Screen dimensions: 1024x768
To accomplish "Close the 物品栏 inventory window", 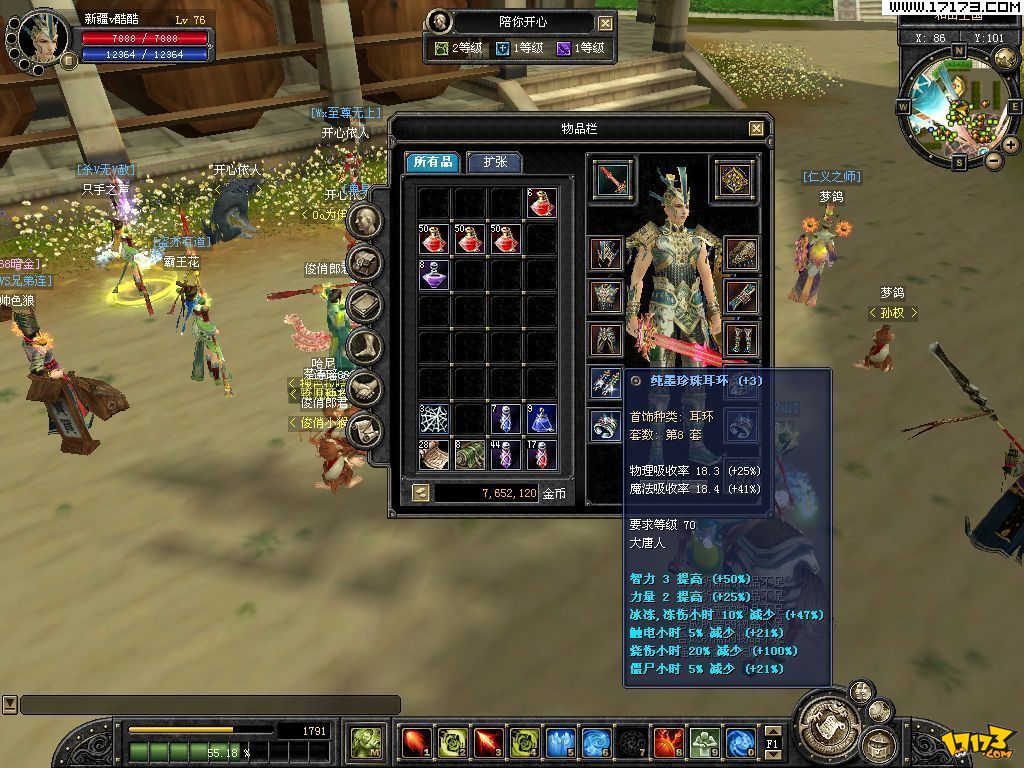I will click(756, 128).
